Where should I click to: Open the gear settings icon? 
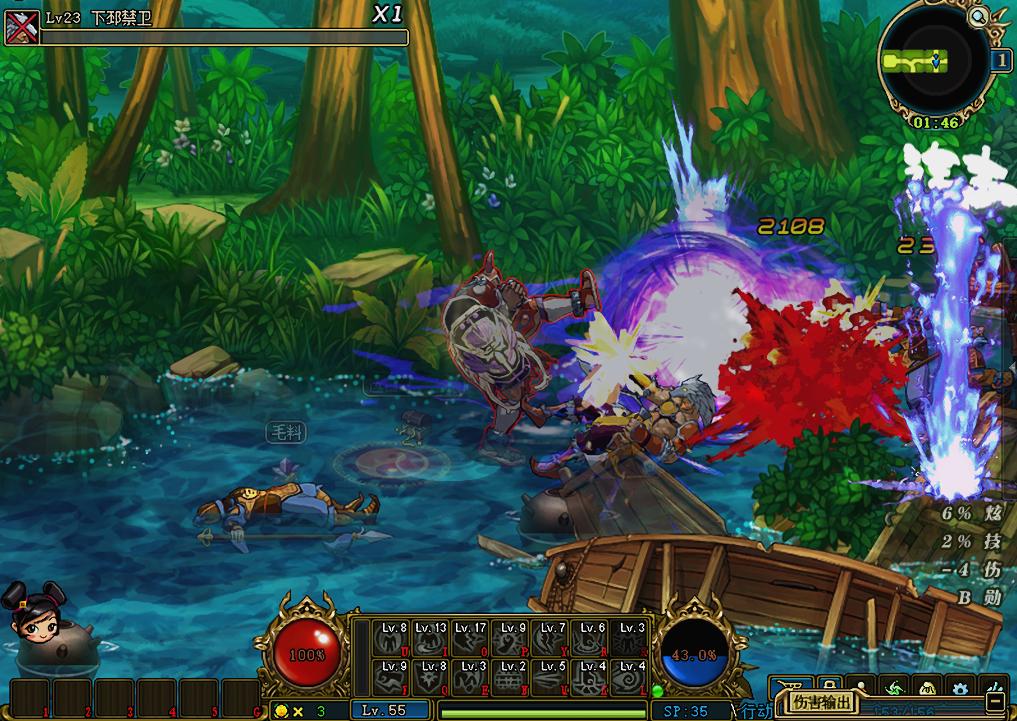coord(962,688)
